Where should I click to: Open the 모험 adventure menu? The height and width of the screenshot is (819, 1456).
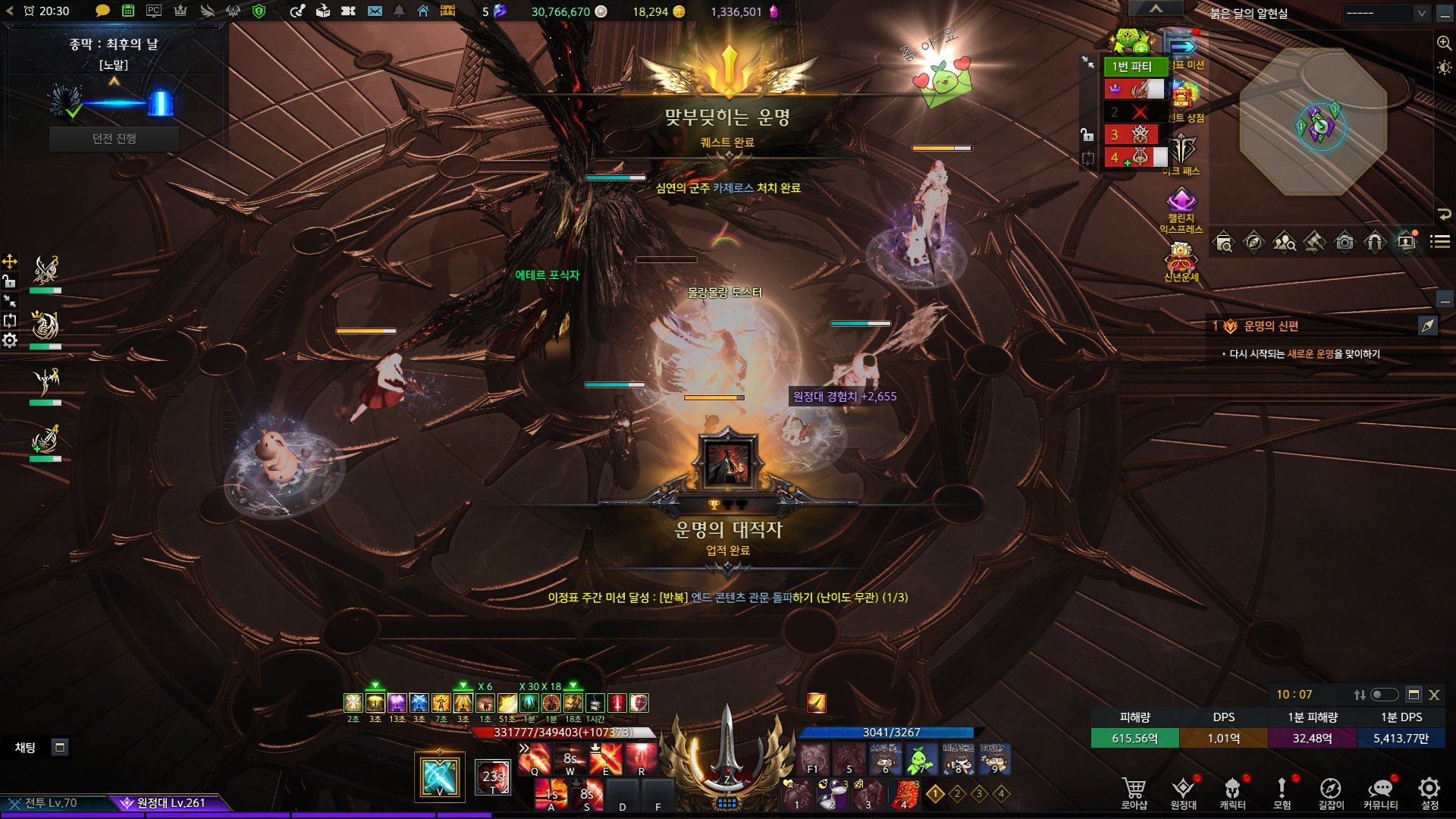point(1282,793)
